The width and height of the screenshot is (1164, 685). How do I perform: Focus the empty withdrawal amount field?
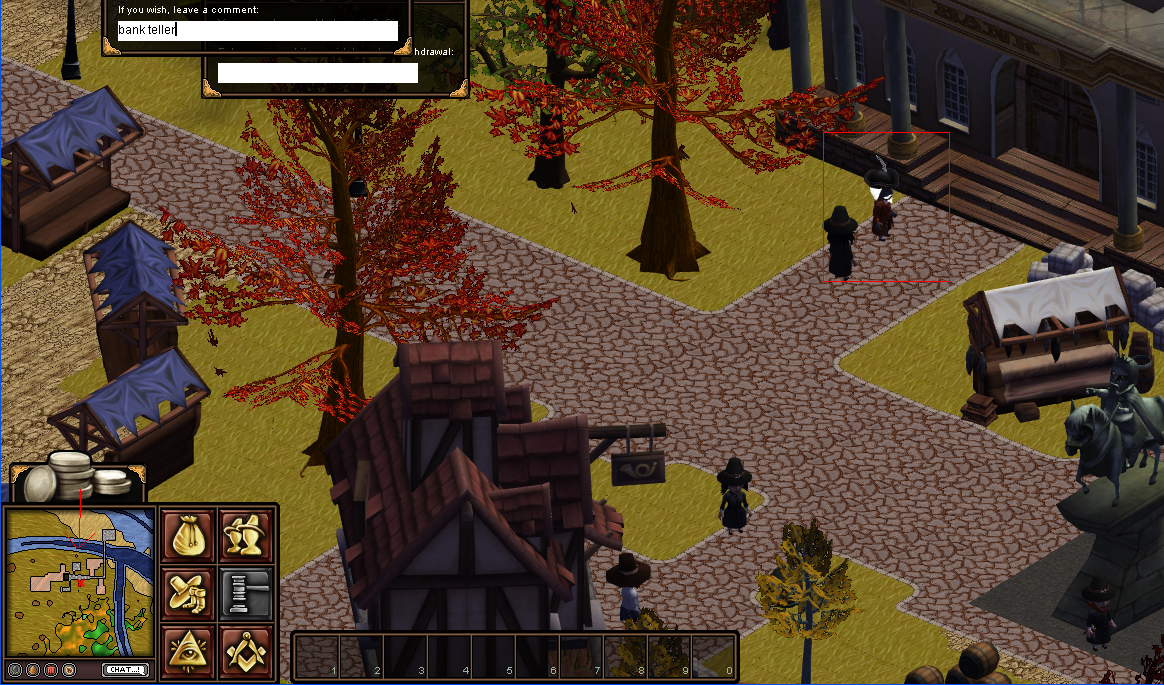[317, 73]
